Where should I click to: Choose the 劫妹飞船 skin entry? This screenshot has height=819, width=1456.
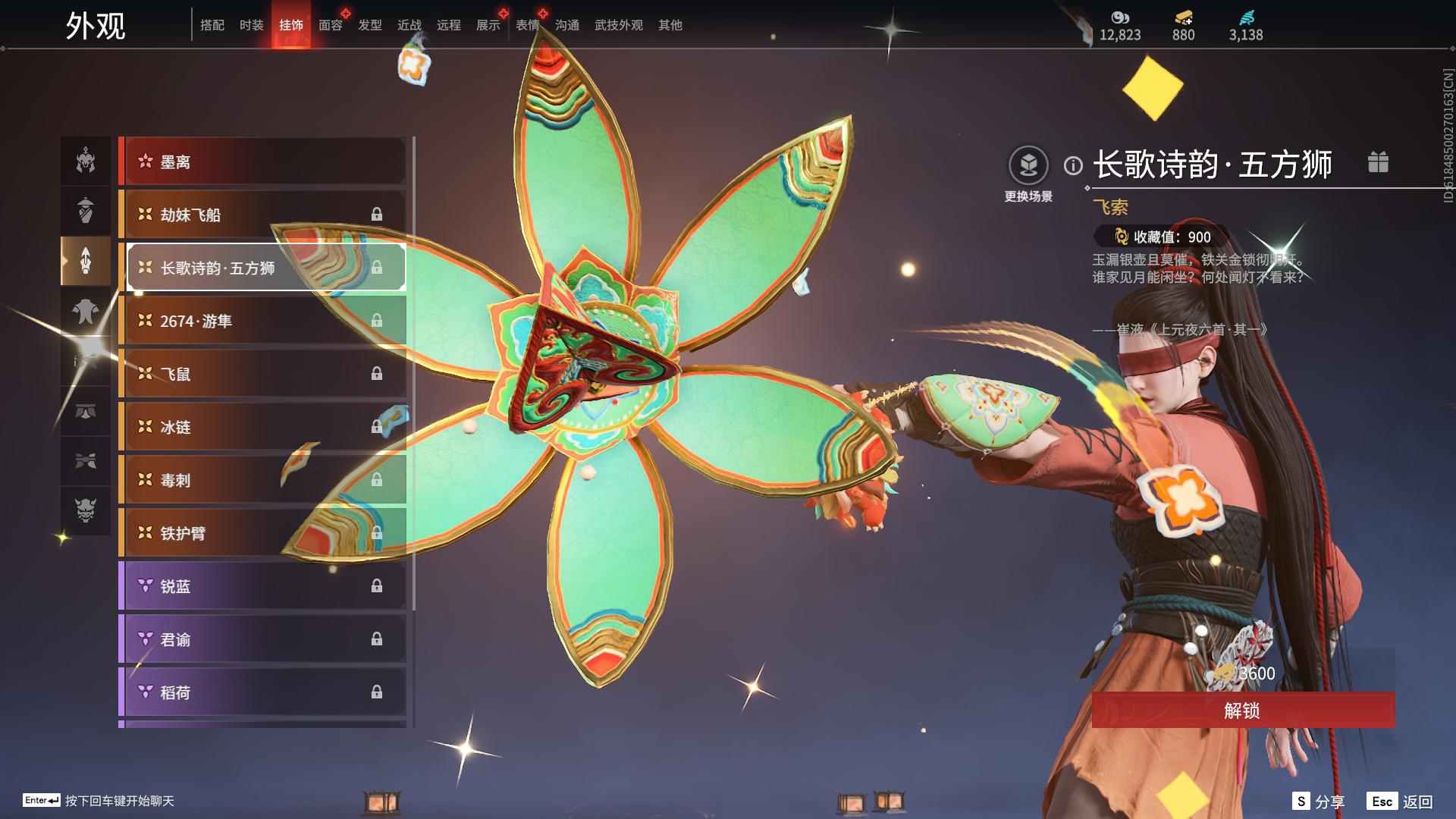click(262, 215)
